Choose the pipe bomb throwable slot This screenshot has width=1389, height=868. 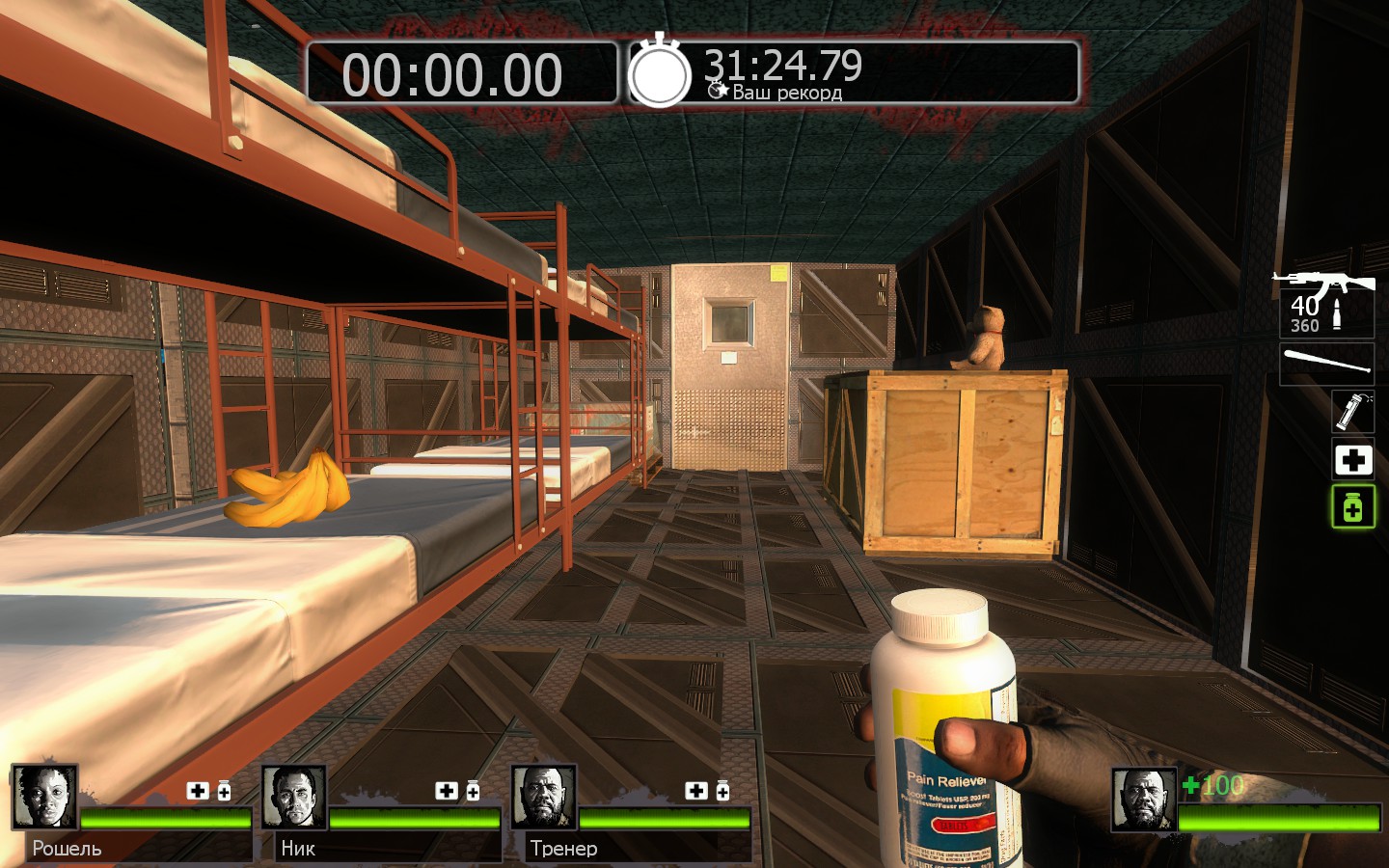point(1352,411)
